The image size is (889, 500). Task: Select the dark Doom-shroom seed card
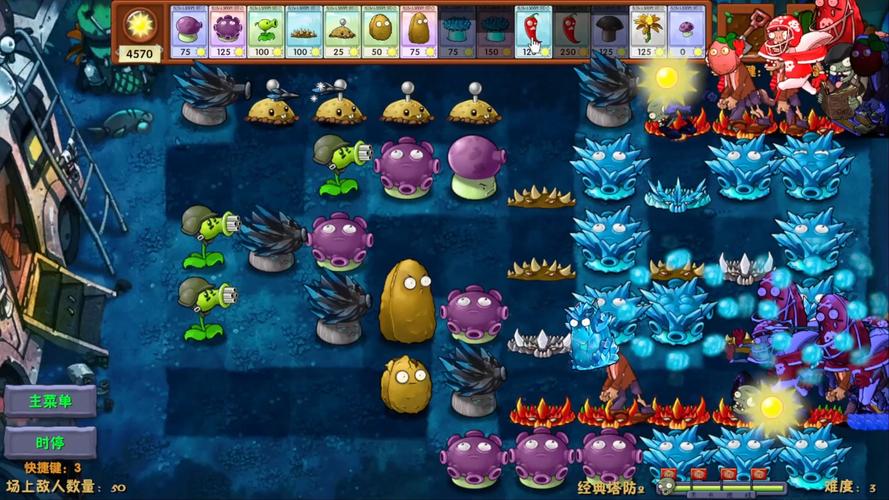click(x=609, y=31)
